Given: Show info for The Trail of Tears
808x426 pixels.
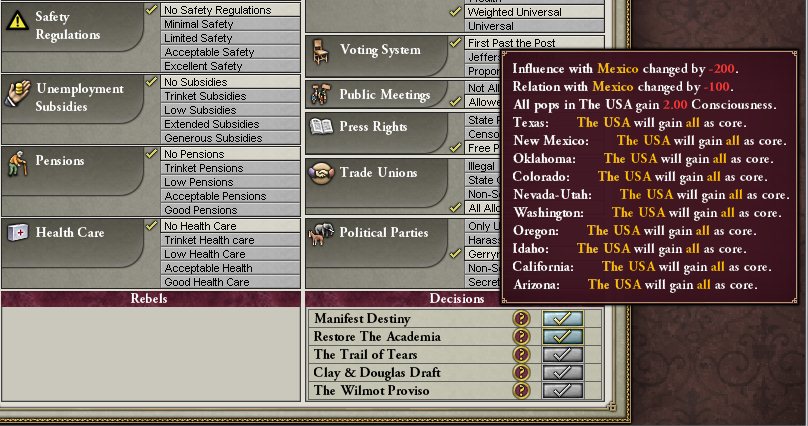Looking at the screenshot, I should pos(521,354).
